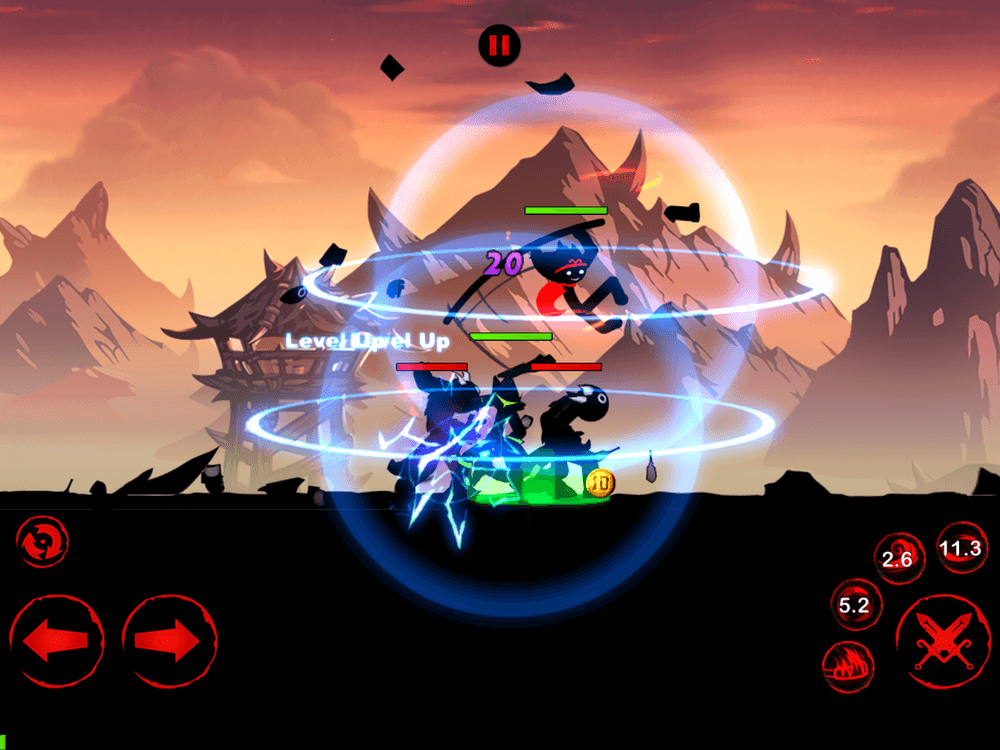Pause the game with the top button
Screen dimensions: 1000x750
coord(498,45)
